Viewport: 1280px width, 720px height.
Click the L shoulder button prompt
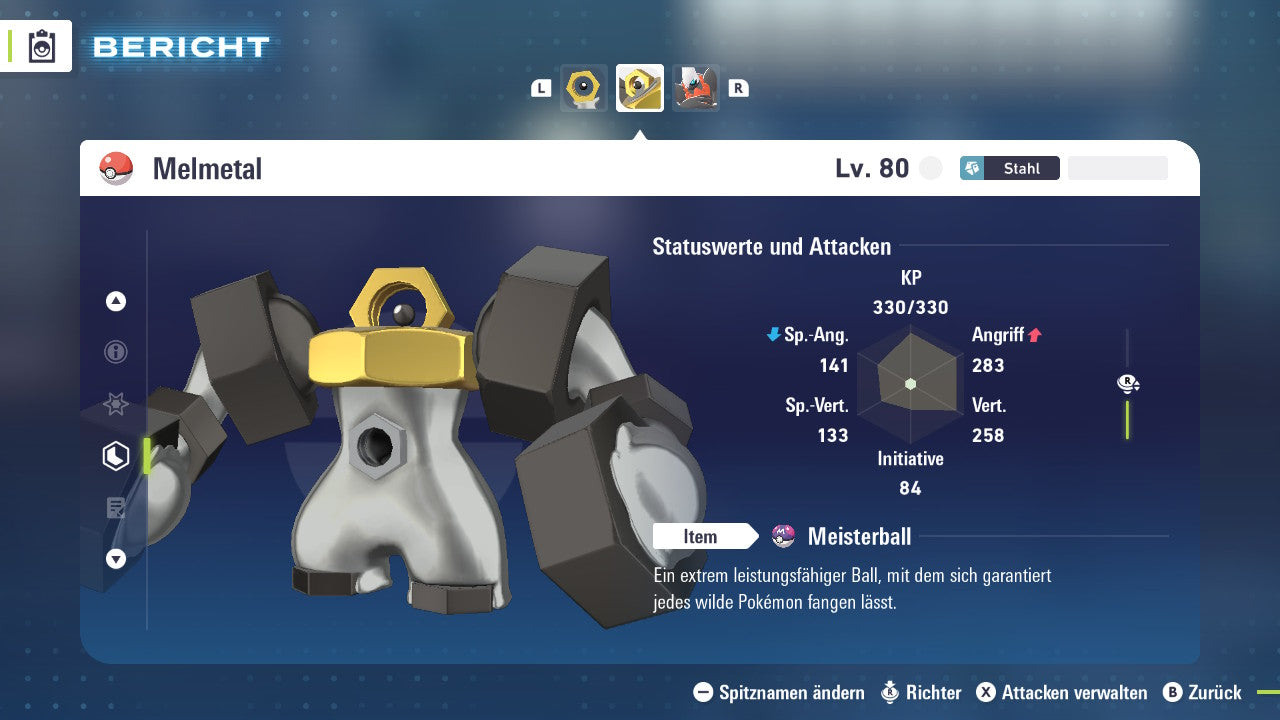coord(541,87)
